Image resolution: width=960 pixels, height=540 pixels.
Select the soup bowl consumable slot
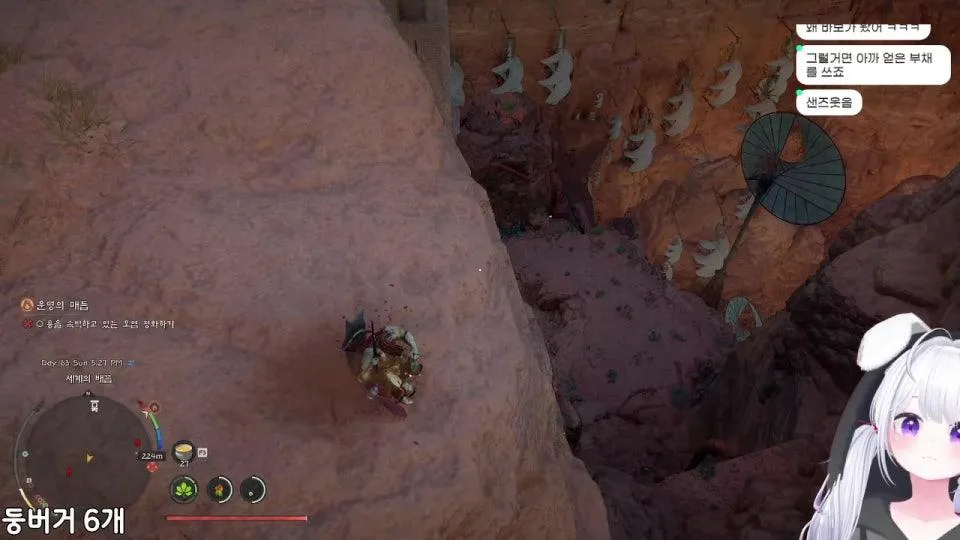[x=184, y=452]
